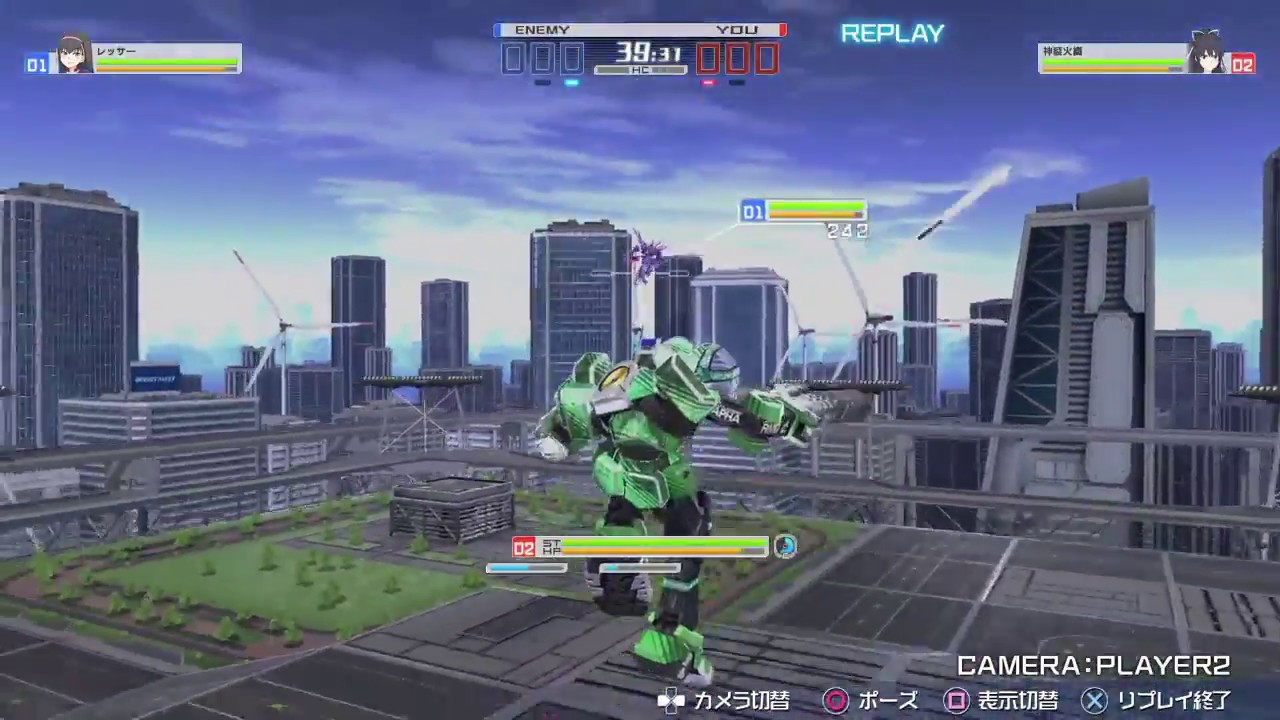Click the enemy's 242 HP readout
This screenshot has width=1280, height=720.
(847, 230)
